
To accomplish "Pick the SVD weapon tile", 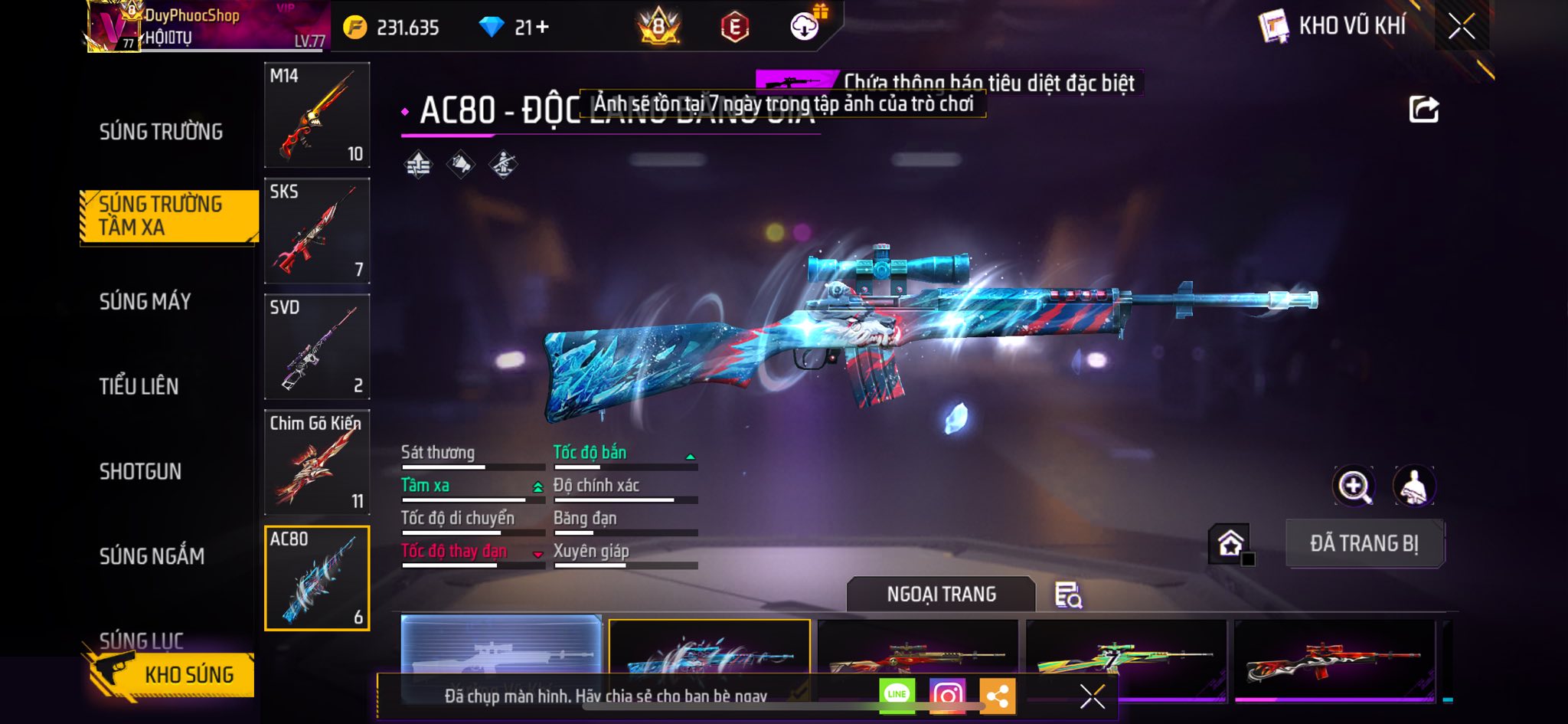I will point(317,346).
